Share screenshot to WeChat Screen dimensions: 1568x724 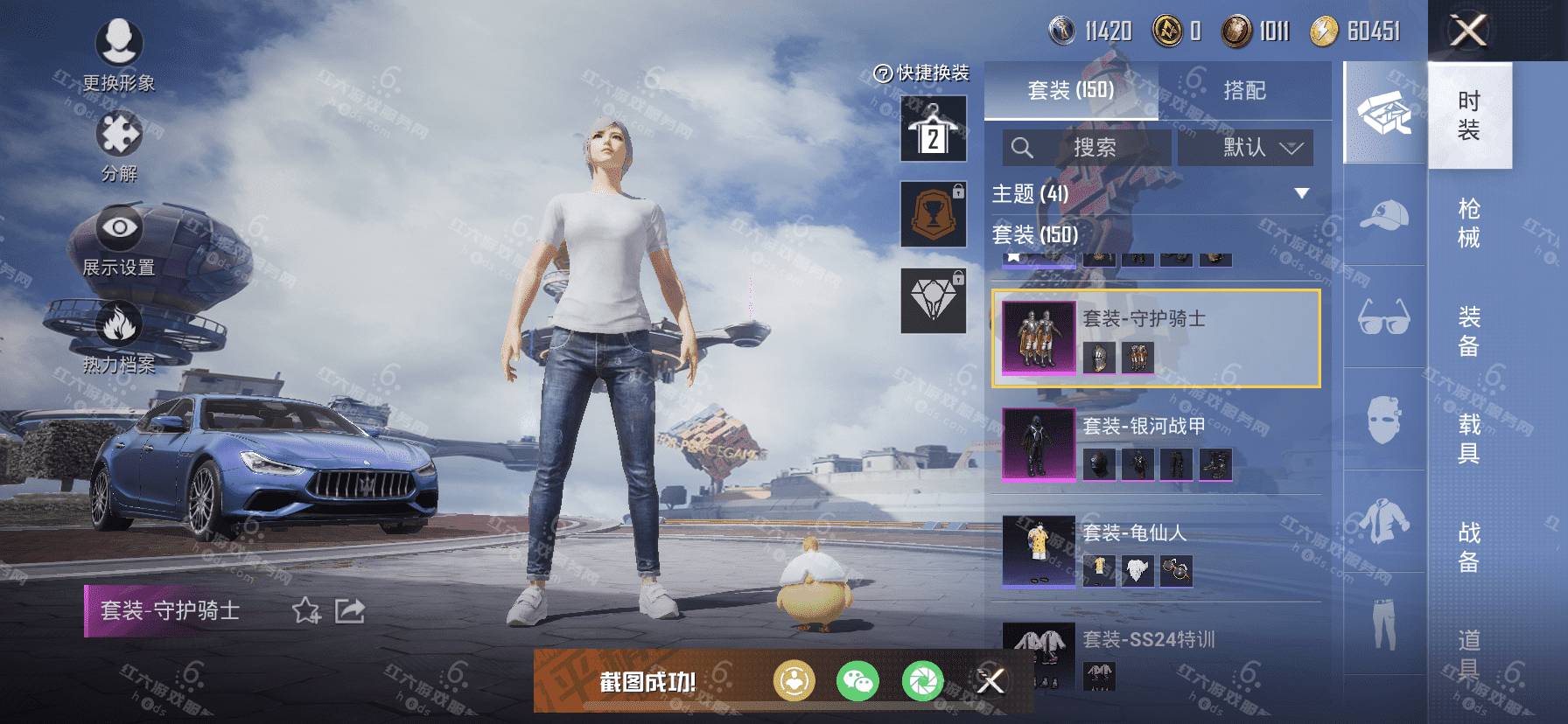point(857,681)
